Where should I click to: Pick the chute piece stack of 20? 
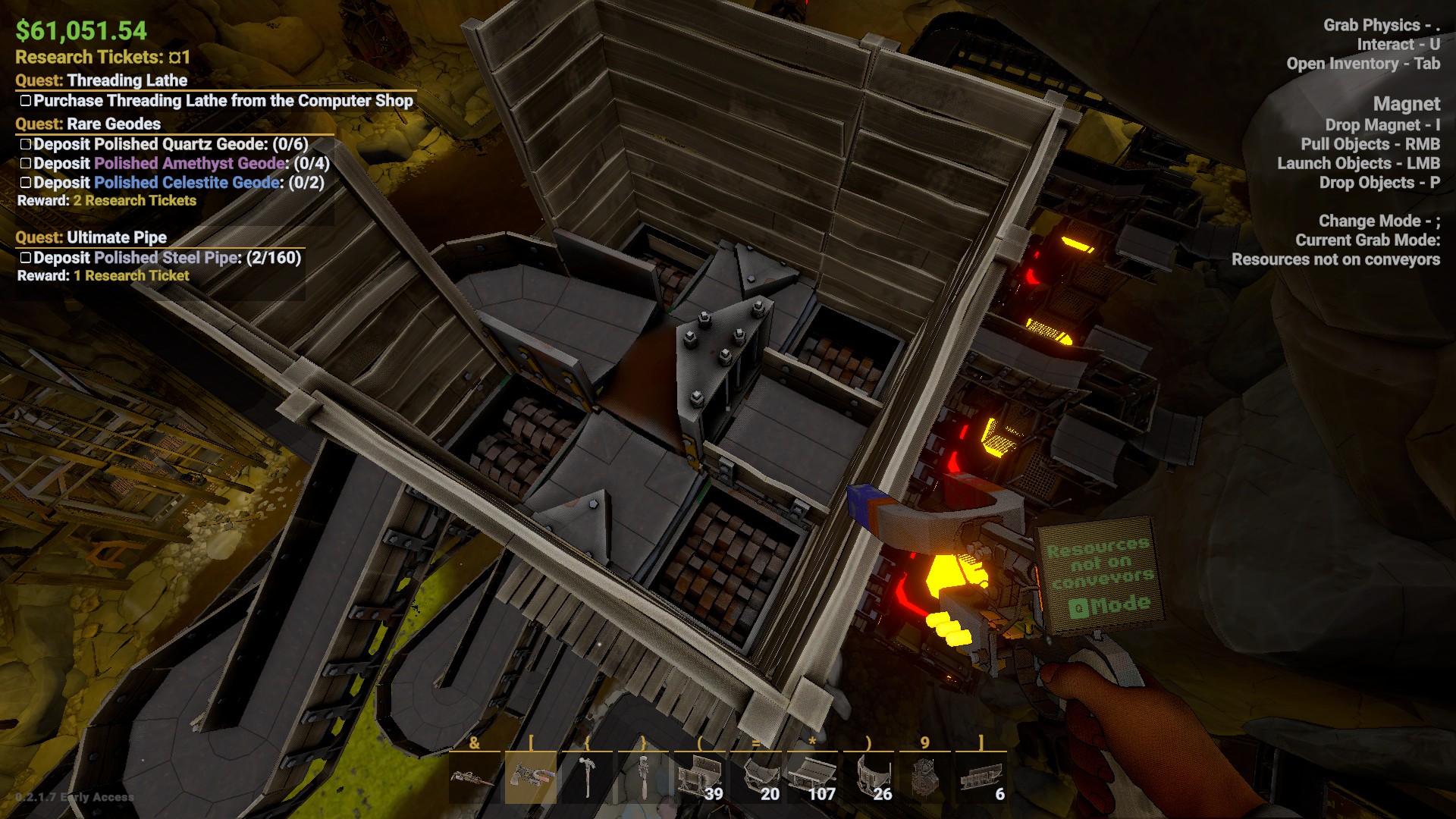tap(755, 778)
